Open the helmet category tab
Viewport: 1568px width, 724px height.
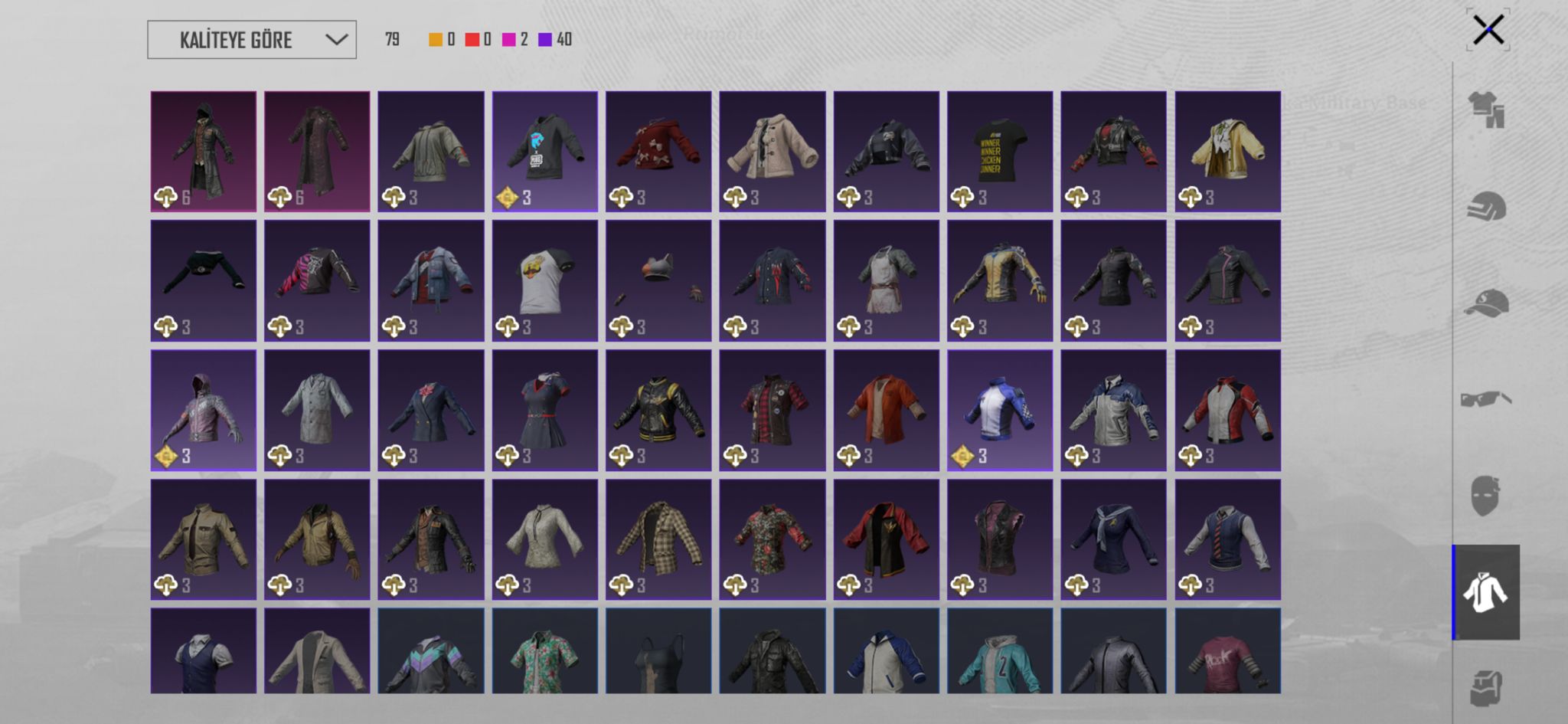point(1486,207)
